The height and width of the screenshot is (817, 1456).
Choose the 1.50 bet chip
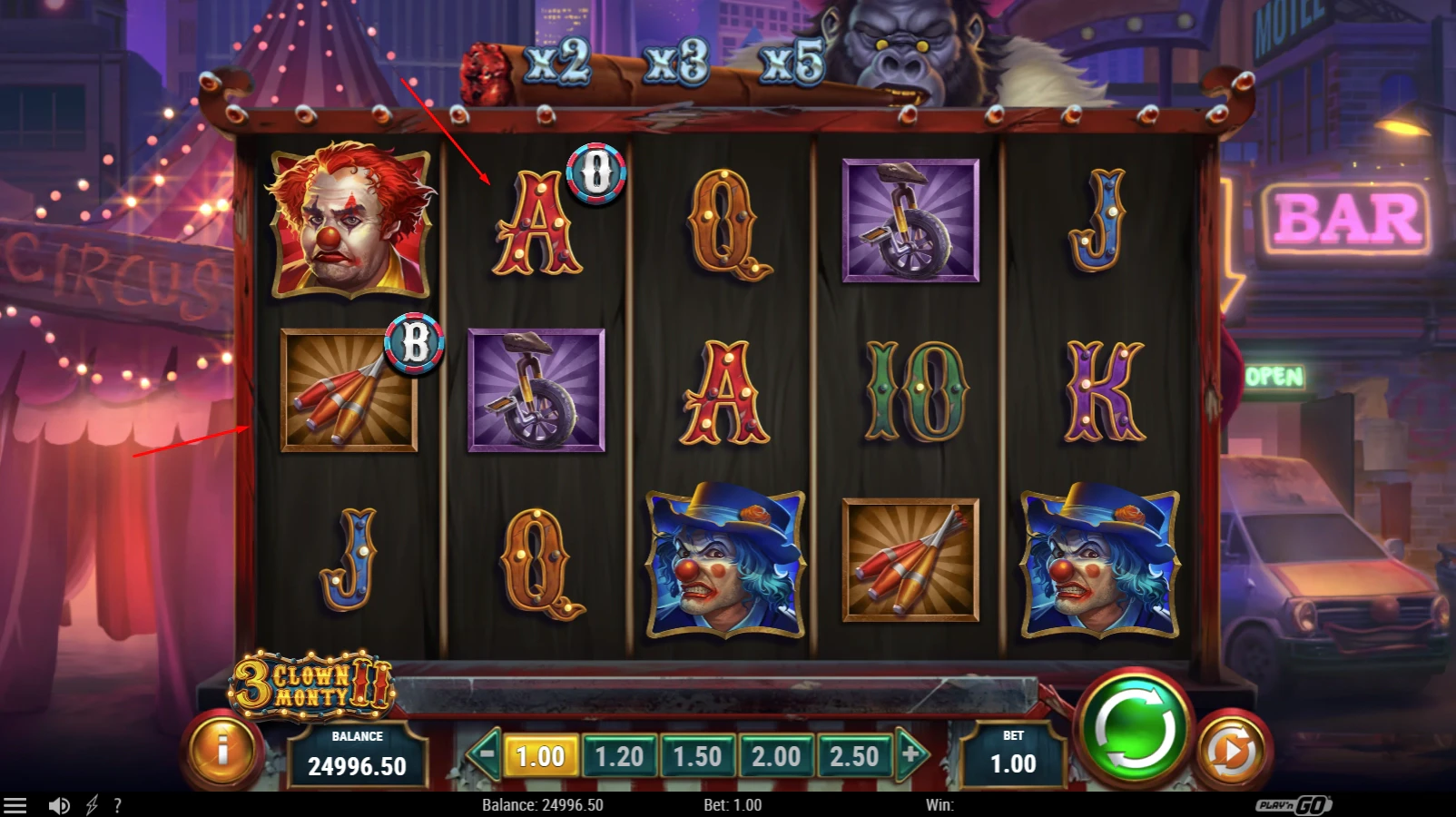point(698,755)
